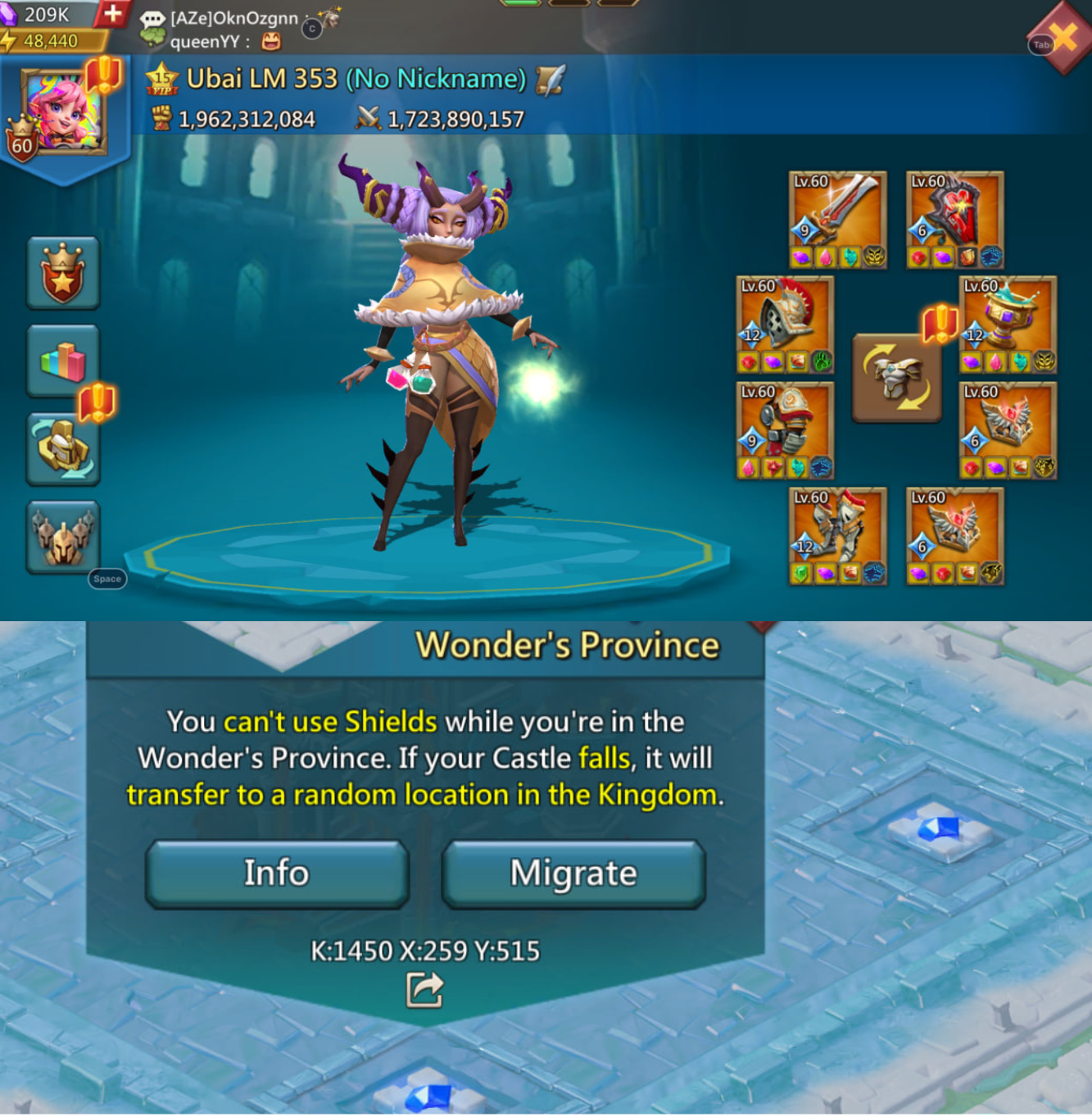Open the chat message from AZe OknOzgnn
Viewport: 1092px width, 1117px height.
(x=233, y=18)
